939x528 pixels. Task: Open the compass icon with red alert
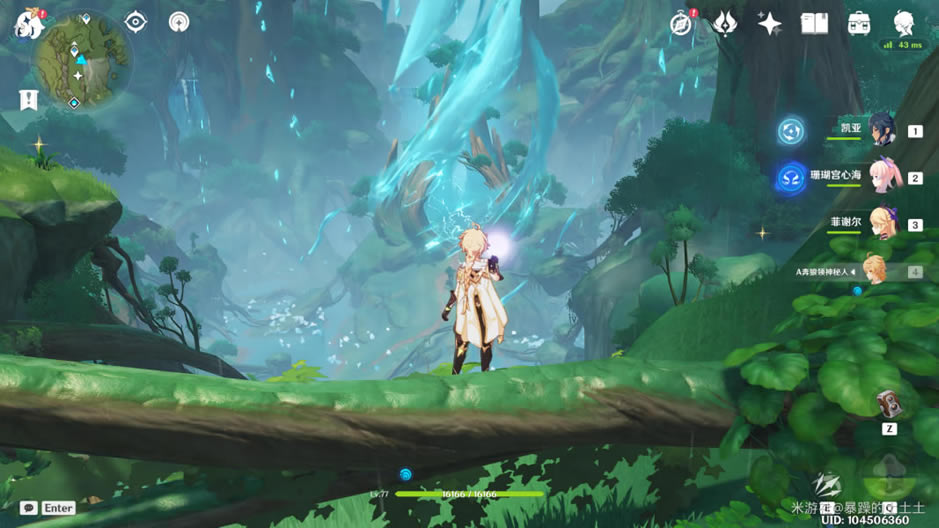coord(682,24)
